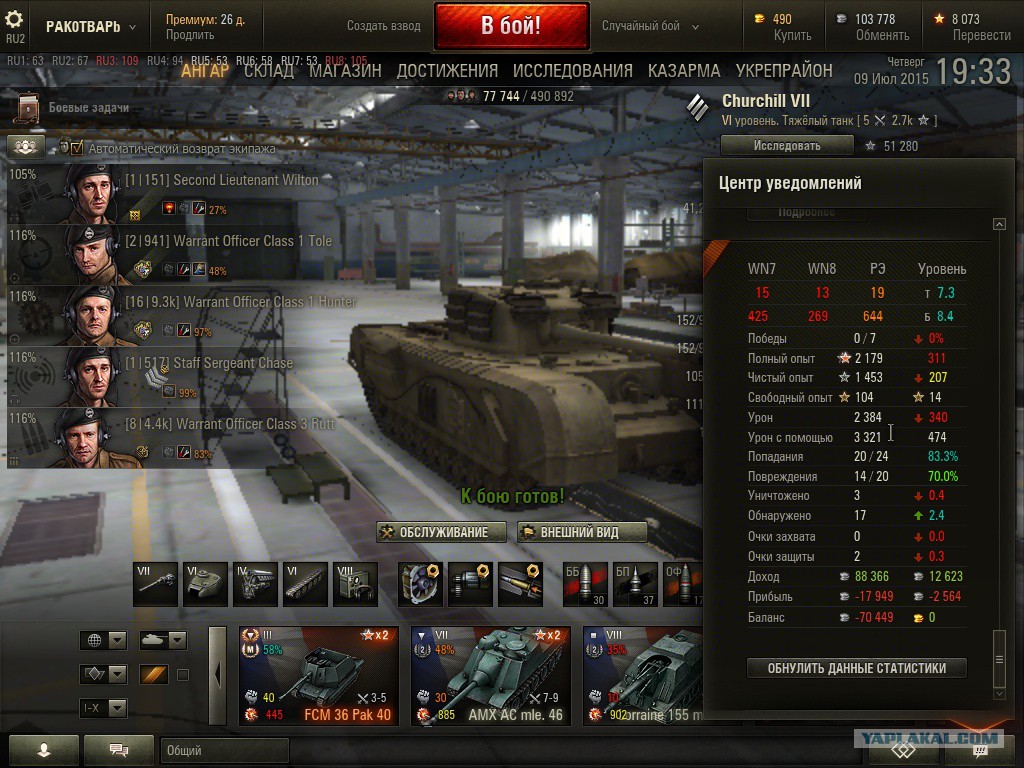Image resolution: width=1024 pixels, height=768 pixels.
Task: Open the Случайный бой battle mode selector
Action: click(x=642, y=26)
